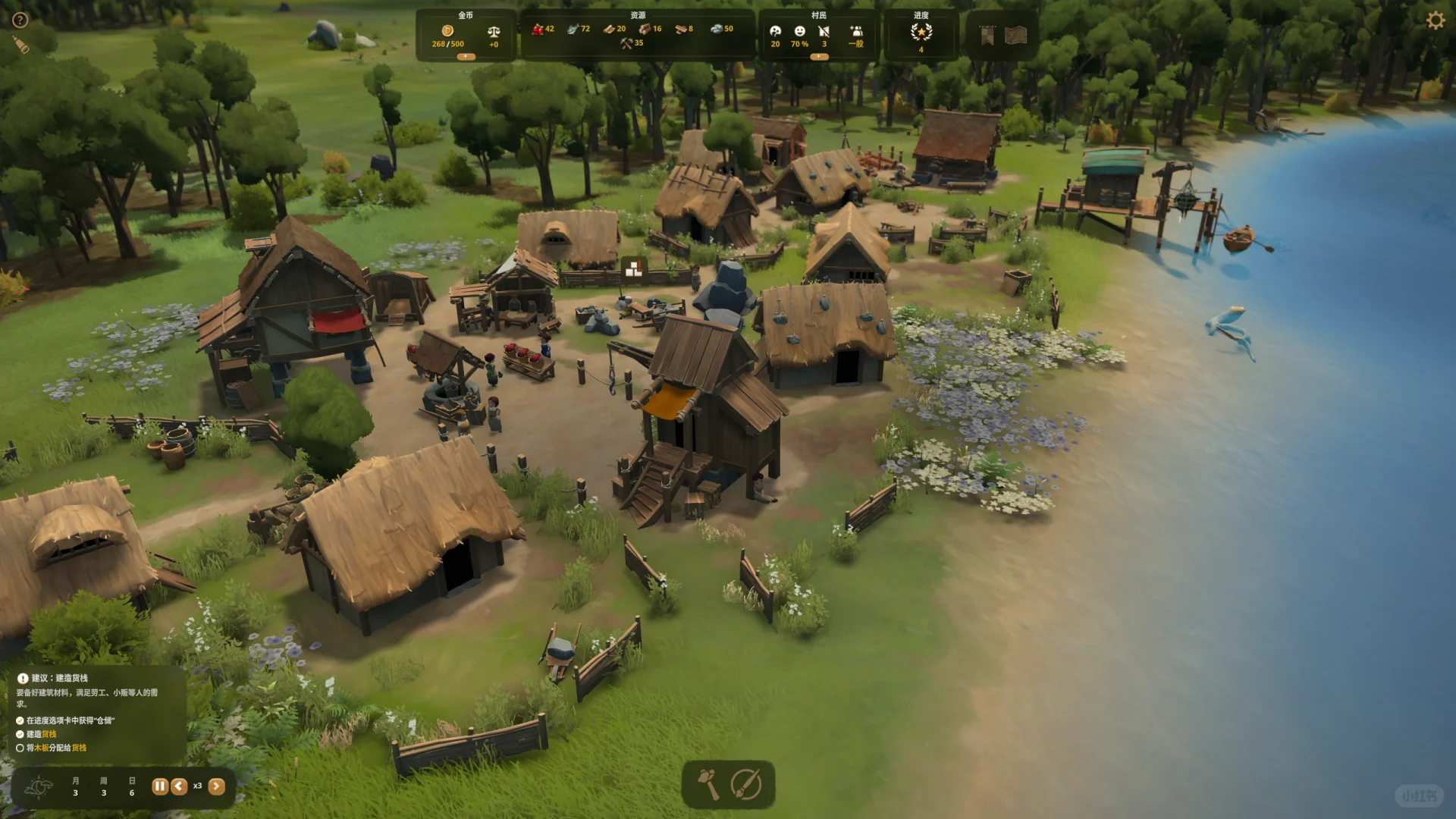Open the banner flag menu
This screenshot has width=1456, height=819.
(987, 36)
